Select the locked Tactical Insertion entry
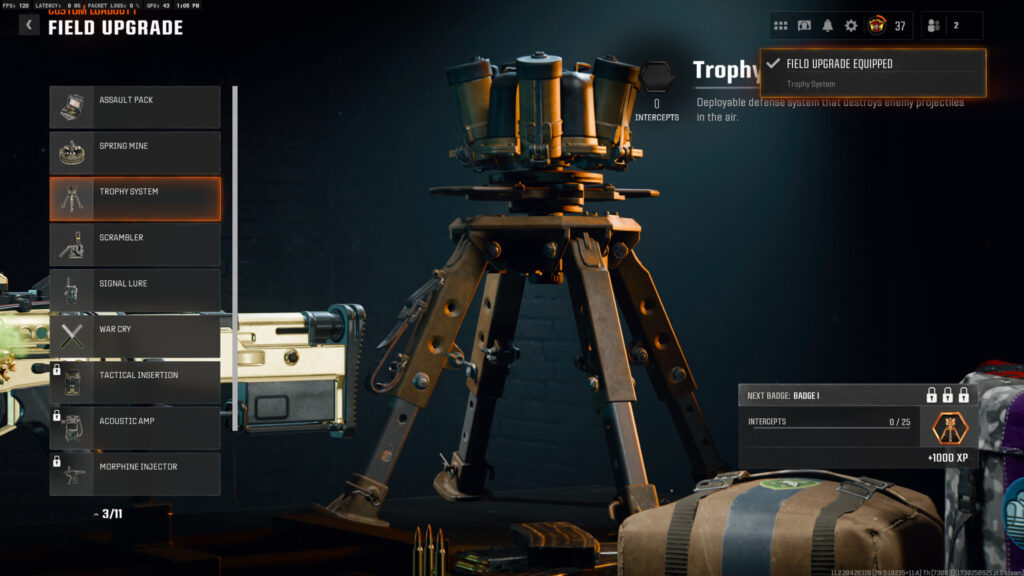 (135, 382)
